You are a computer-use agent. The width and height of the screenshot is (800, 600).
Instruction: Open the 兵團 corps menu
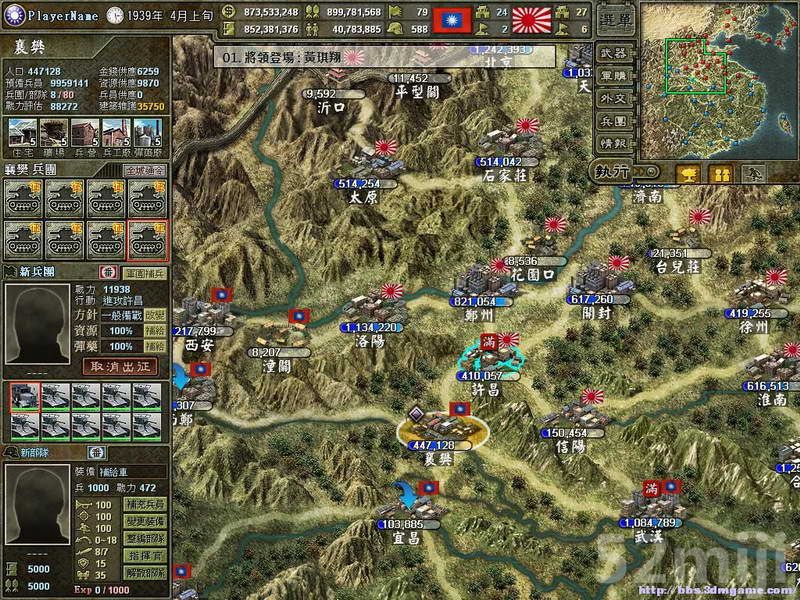pyautogui.click(x=612, y=121)
